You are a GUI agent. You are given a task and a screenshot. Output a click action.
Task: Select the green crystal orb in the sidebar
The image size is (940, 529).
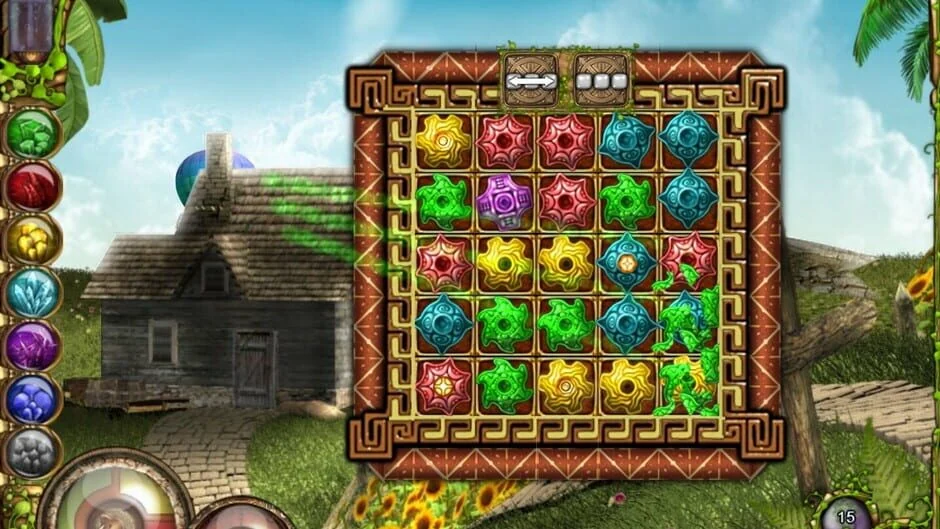[x=32, y=134]
